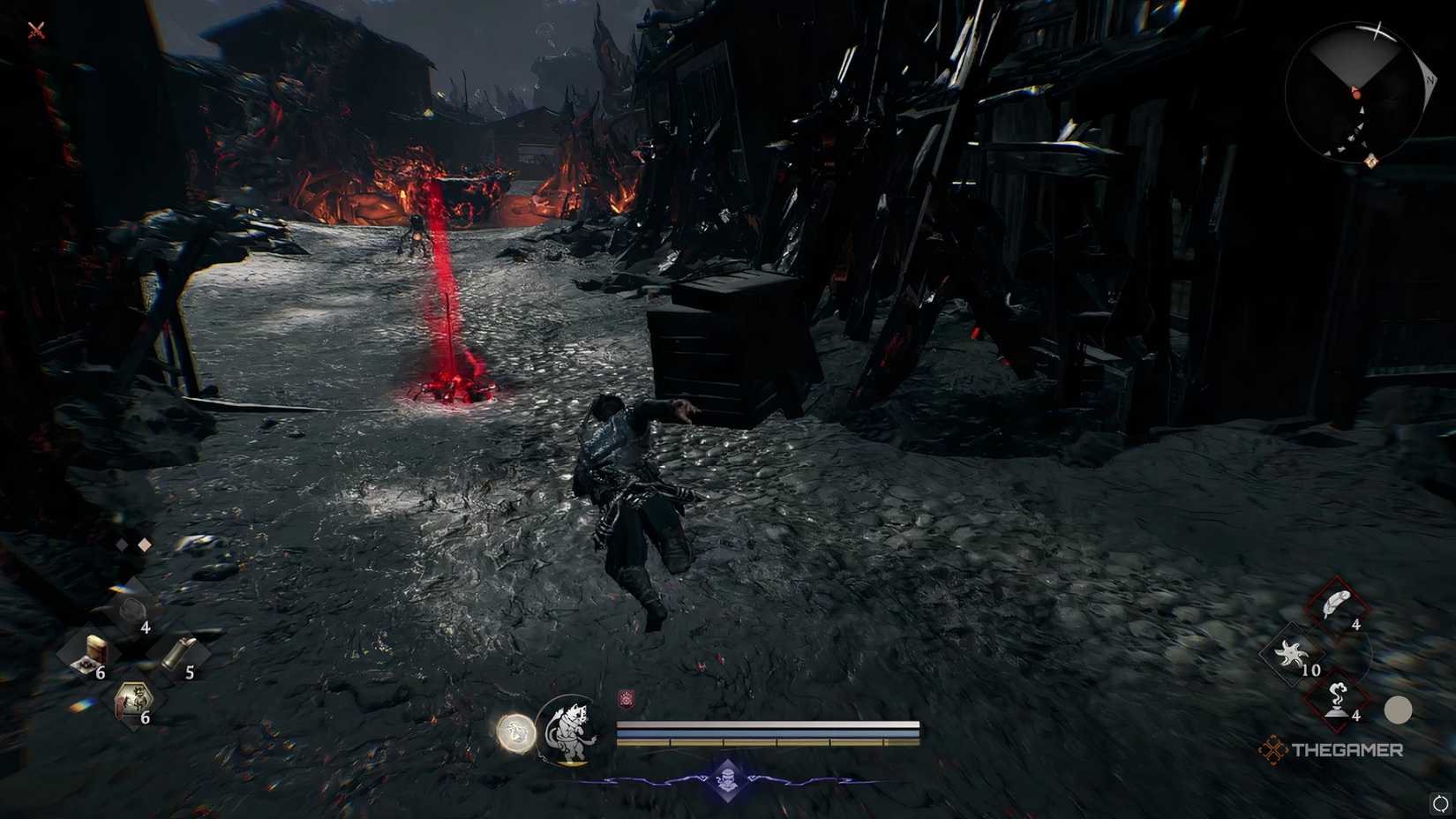Click the north marker on the minimap
Screen dimensions: 1456x819
1431,79
